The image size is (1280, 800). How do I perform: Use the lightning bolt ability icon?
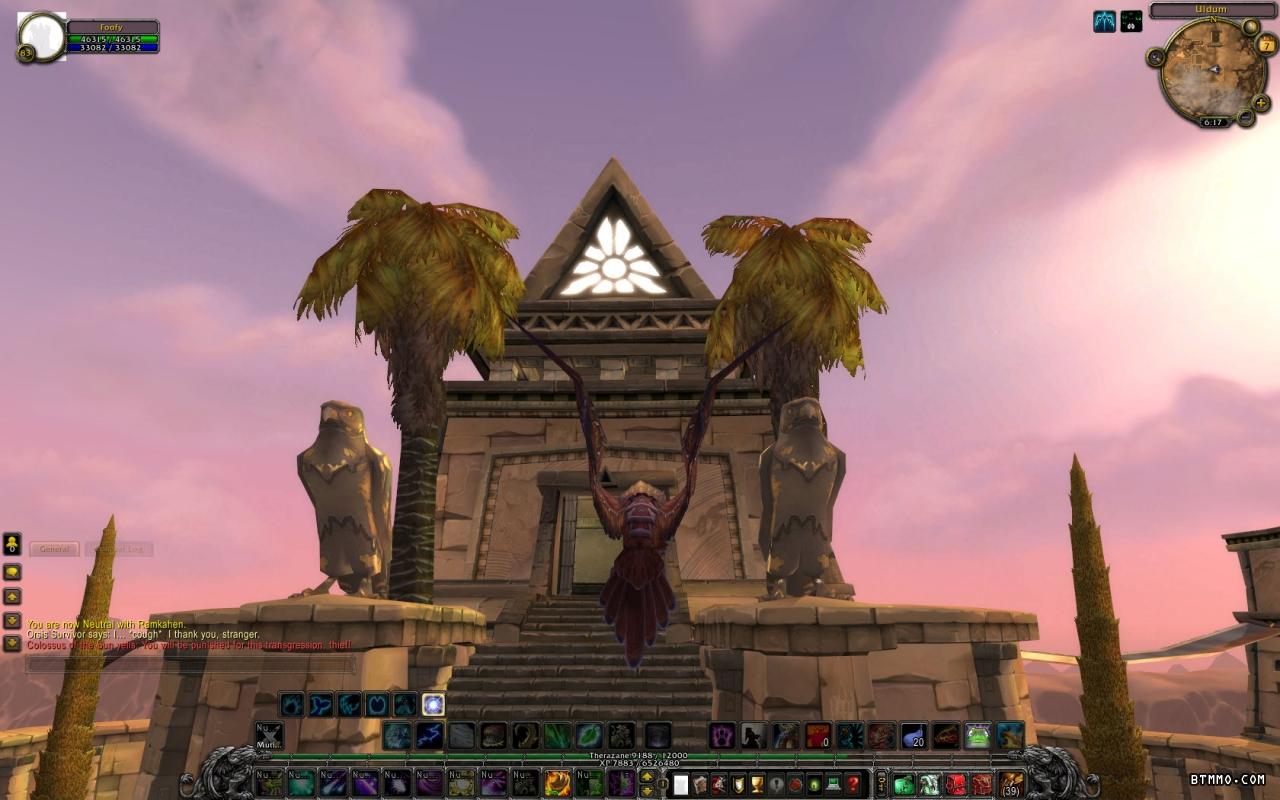click(x=430, y=736)
